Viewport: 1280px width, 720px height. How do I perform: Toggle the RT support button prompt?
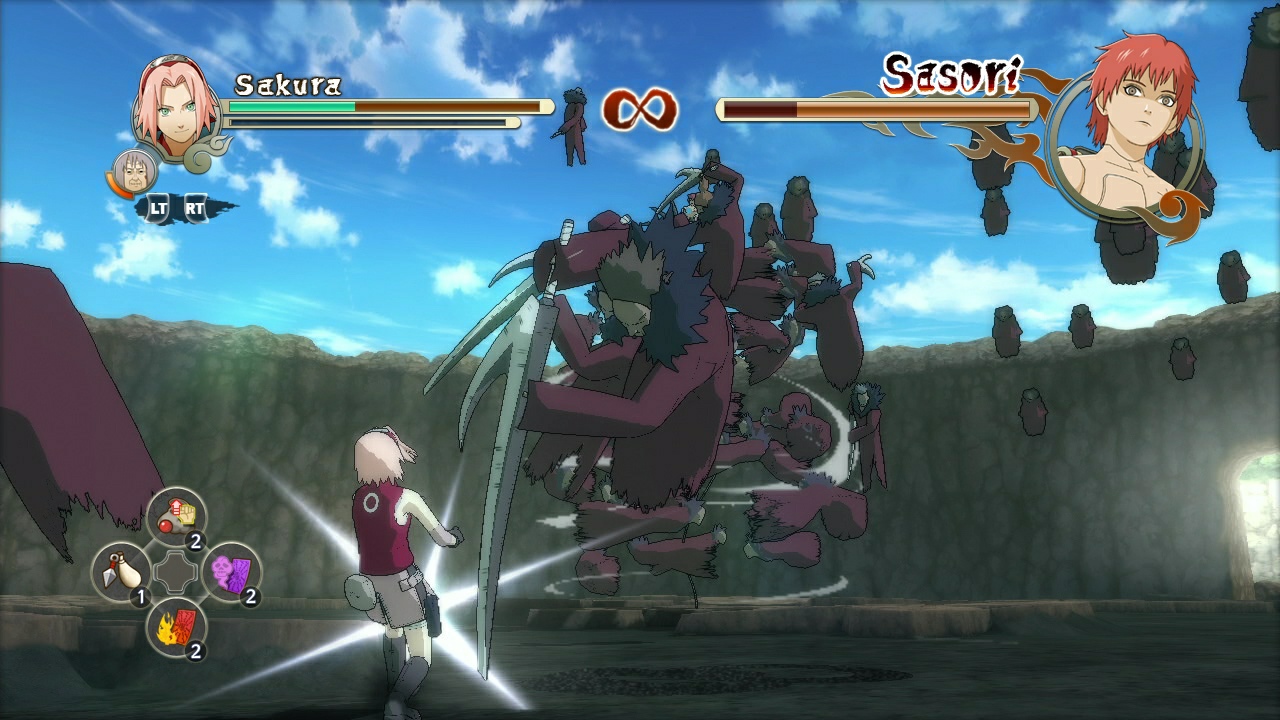196,208
